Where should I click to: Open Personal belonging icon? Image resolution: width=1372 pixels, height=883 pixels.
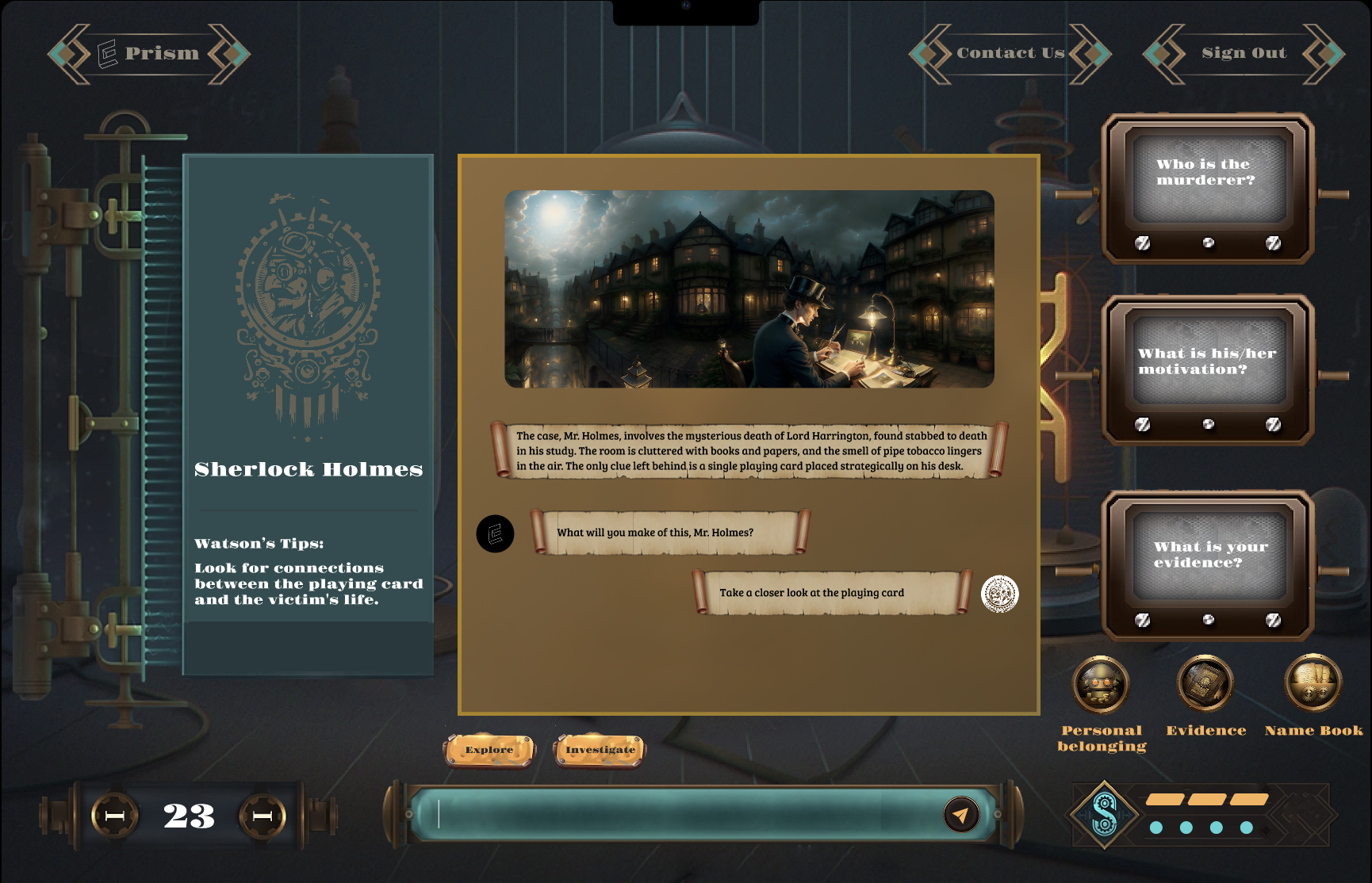tap(1101, 684)
